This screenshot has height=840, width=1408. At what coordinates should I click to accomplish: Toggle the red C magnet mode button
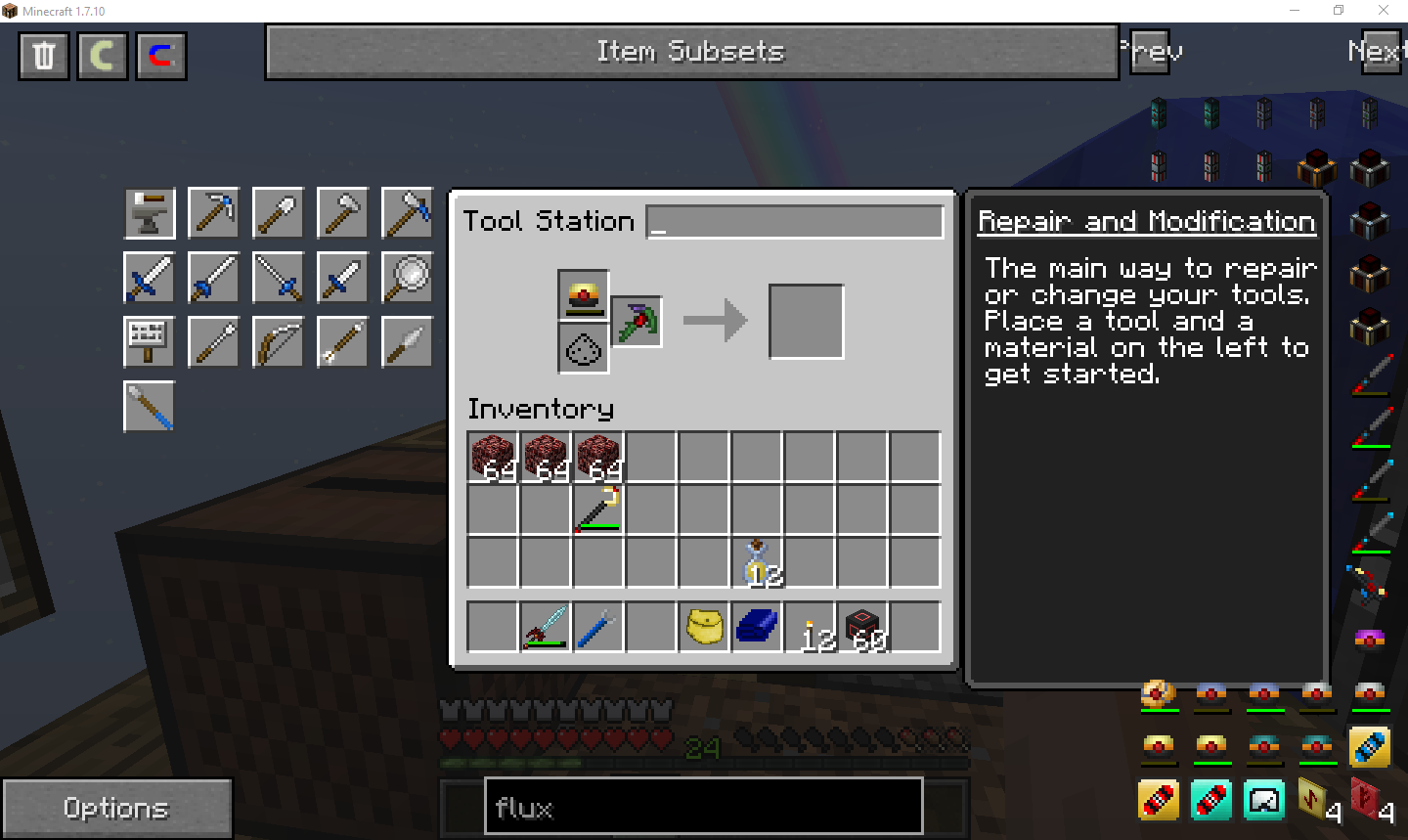(160, 56)
